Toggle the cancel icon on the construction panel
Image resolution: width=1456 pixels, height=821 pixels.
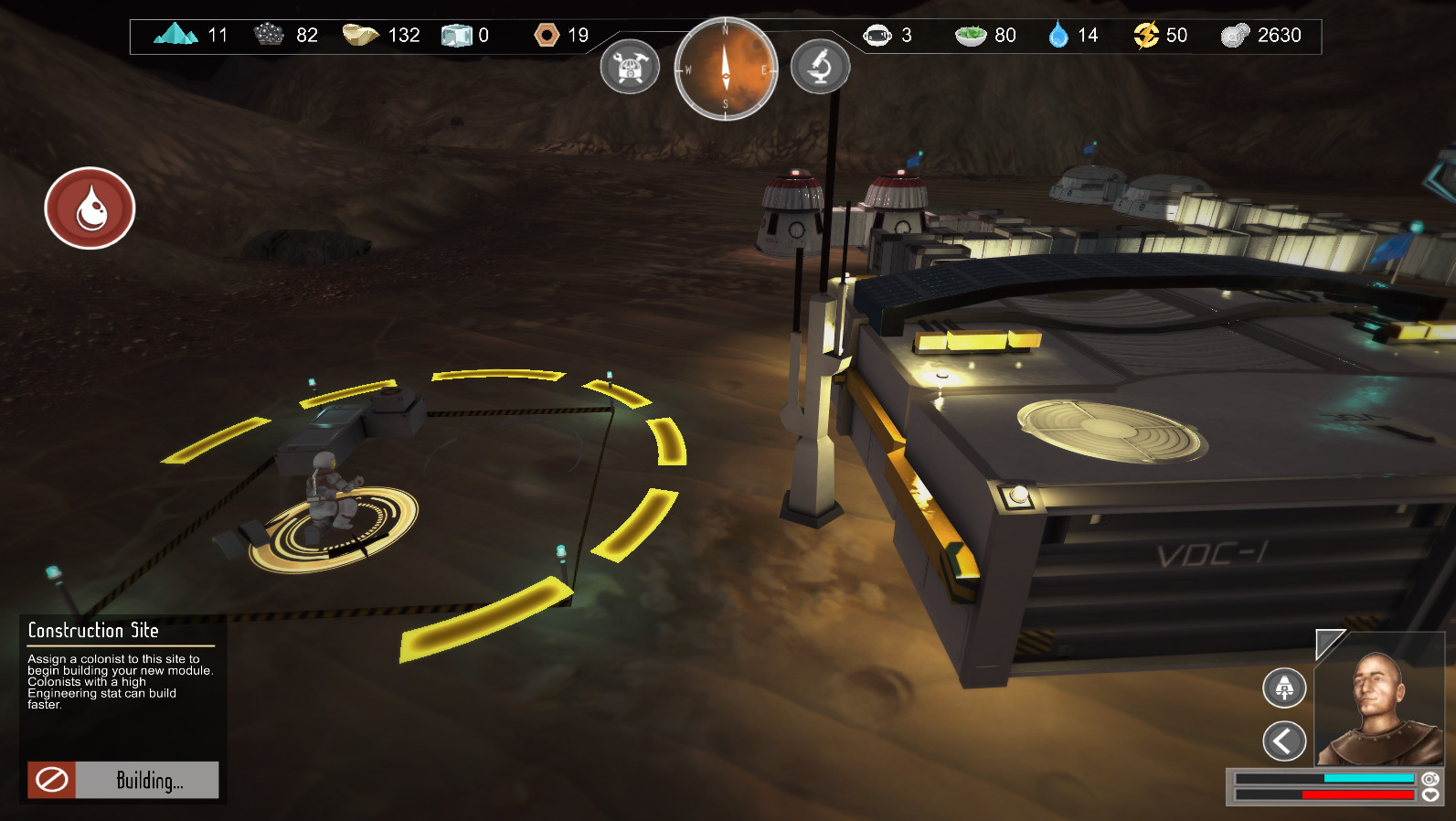click(52, 779)
